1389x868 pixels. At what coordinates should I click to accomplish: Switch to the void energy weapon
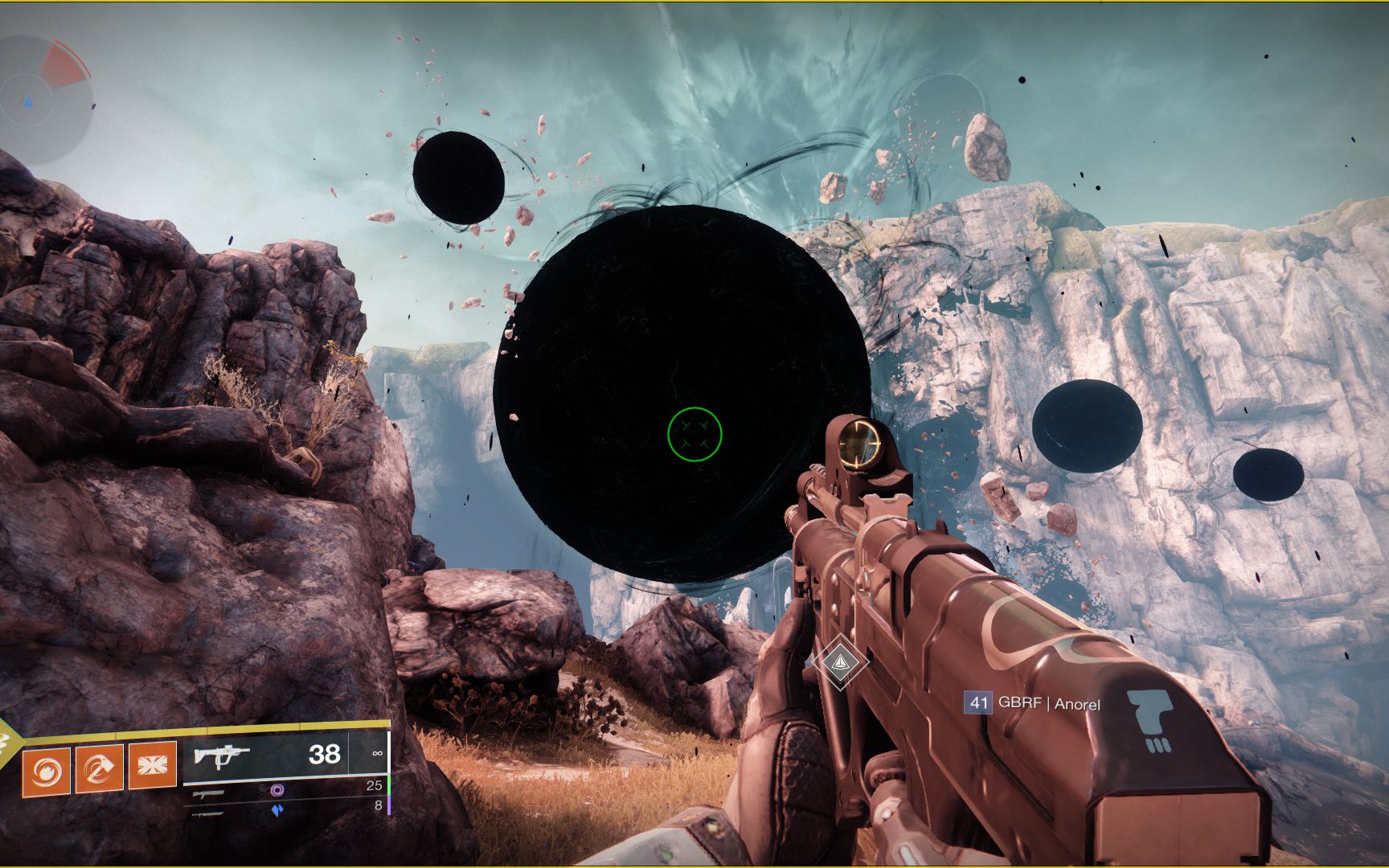(277, 790)
